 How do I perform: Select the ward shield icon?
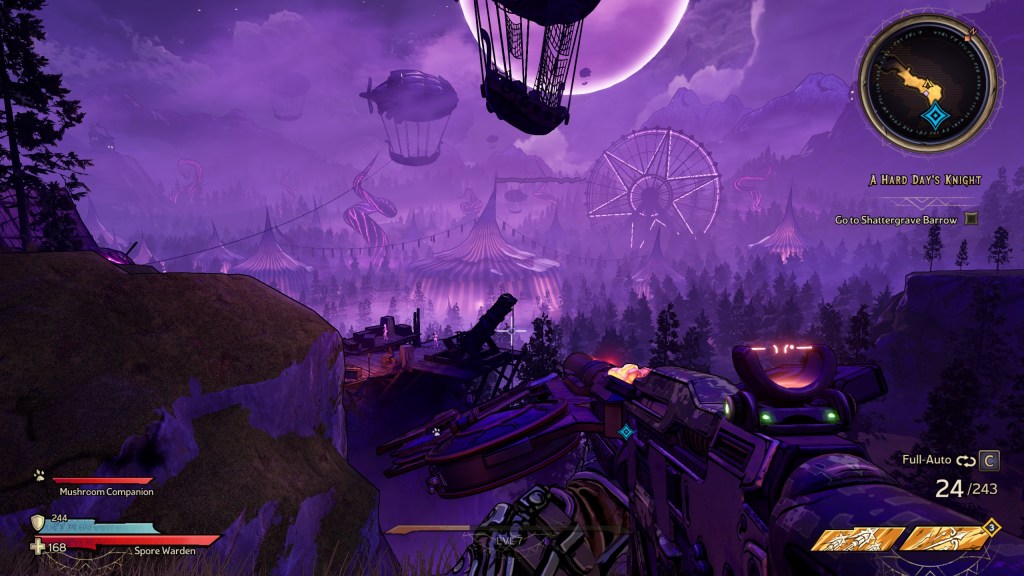coord(38,522)
